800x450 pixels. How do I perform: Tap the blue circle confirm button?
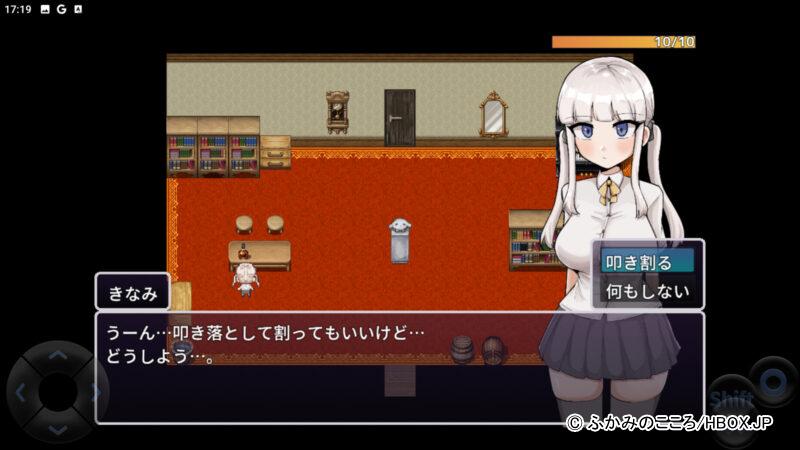tap(772, 382)
